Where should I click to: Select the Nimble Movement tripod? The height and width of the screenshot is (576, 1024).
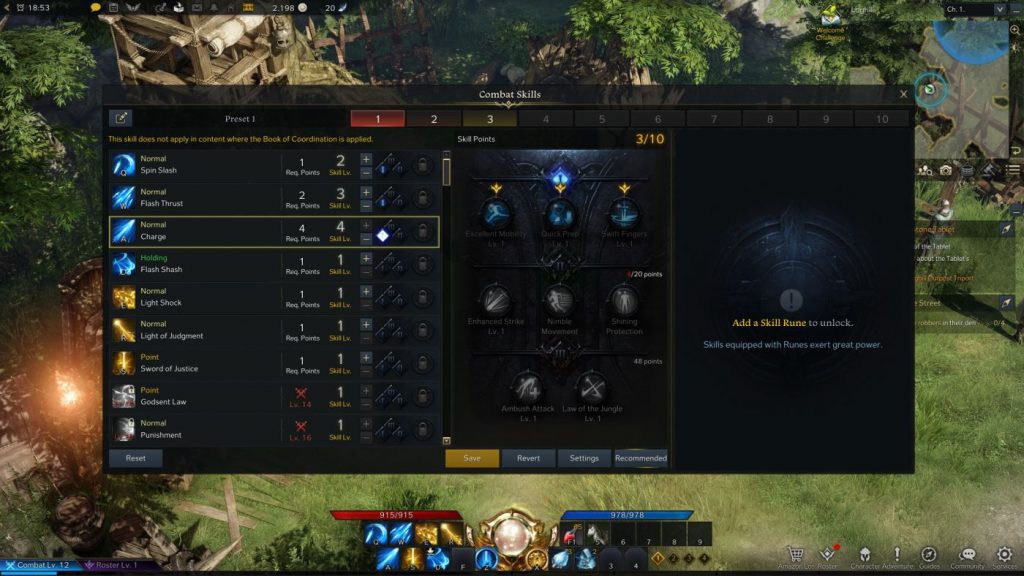(560, 300)
